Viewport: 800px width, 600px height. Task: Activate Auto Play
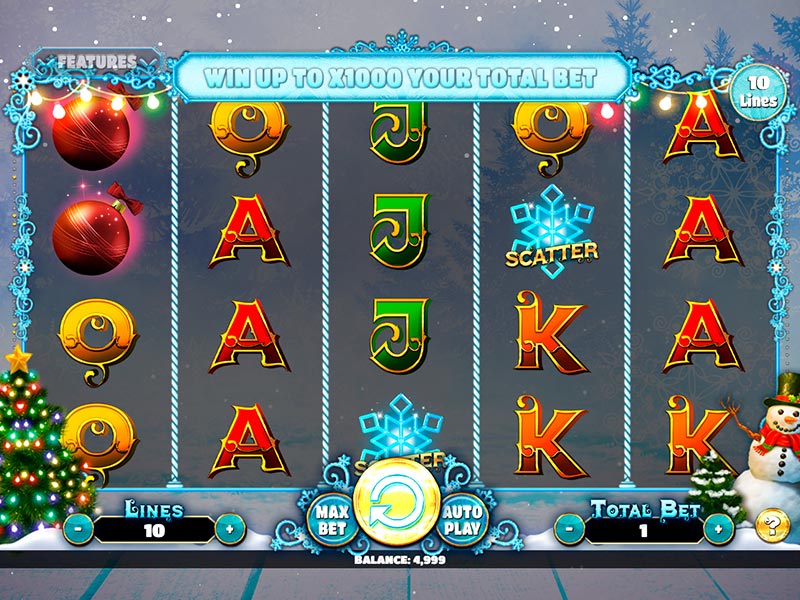pyautogui.click(x=461, y=518)
